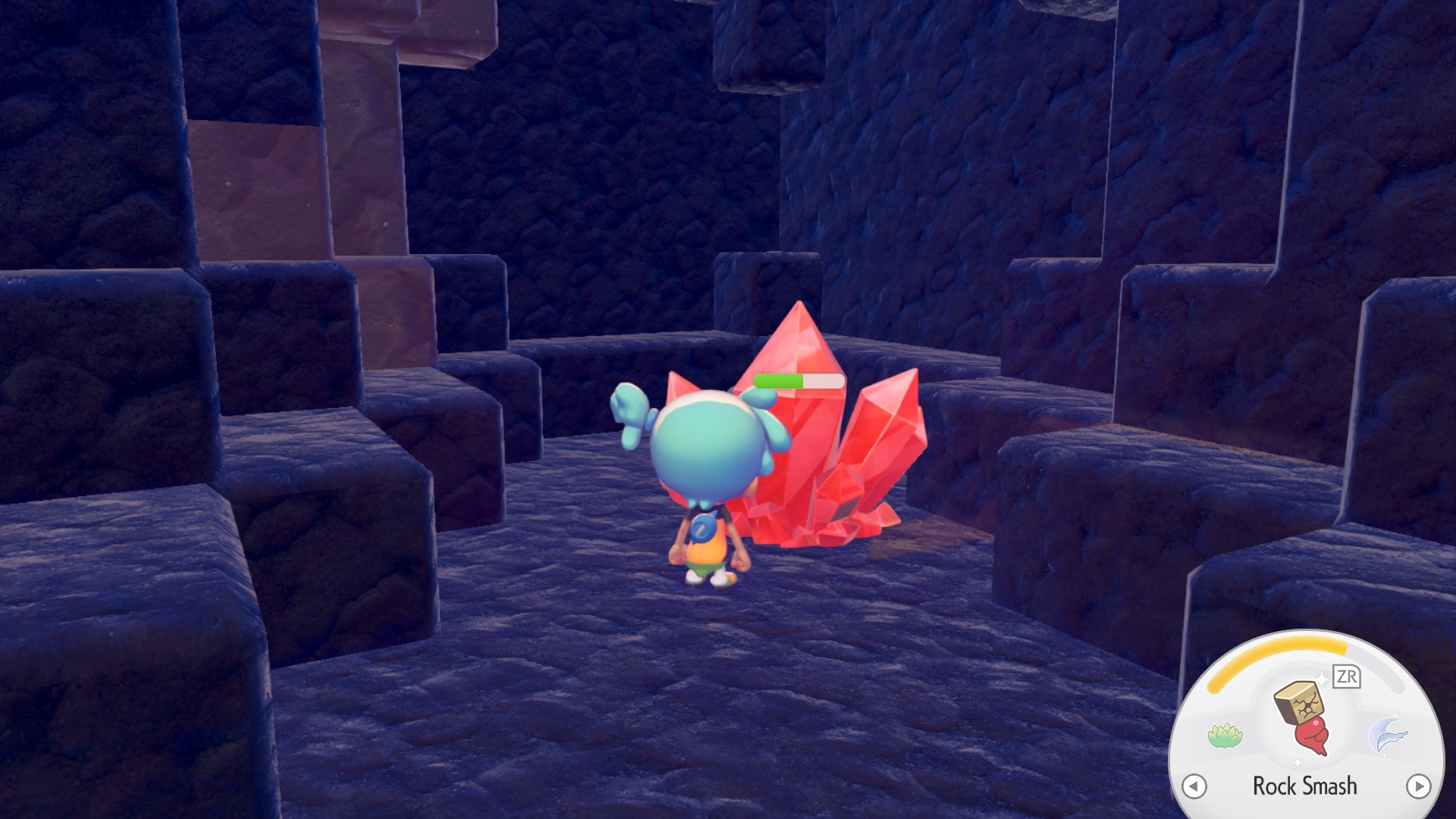Viewport: 1456px width, 819px height.
Task: Tap the sparkle beside the move emblem
Action: tap(1322, 677)
